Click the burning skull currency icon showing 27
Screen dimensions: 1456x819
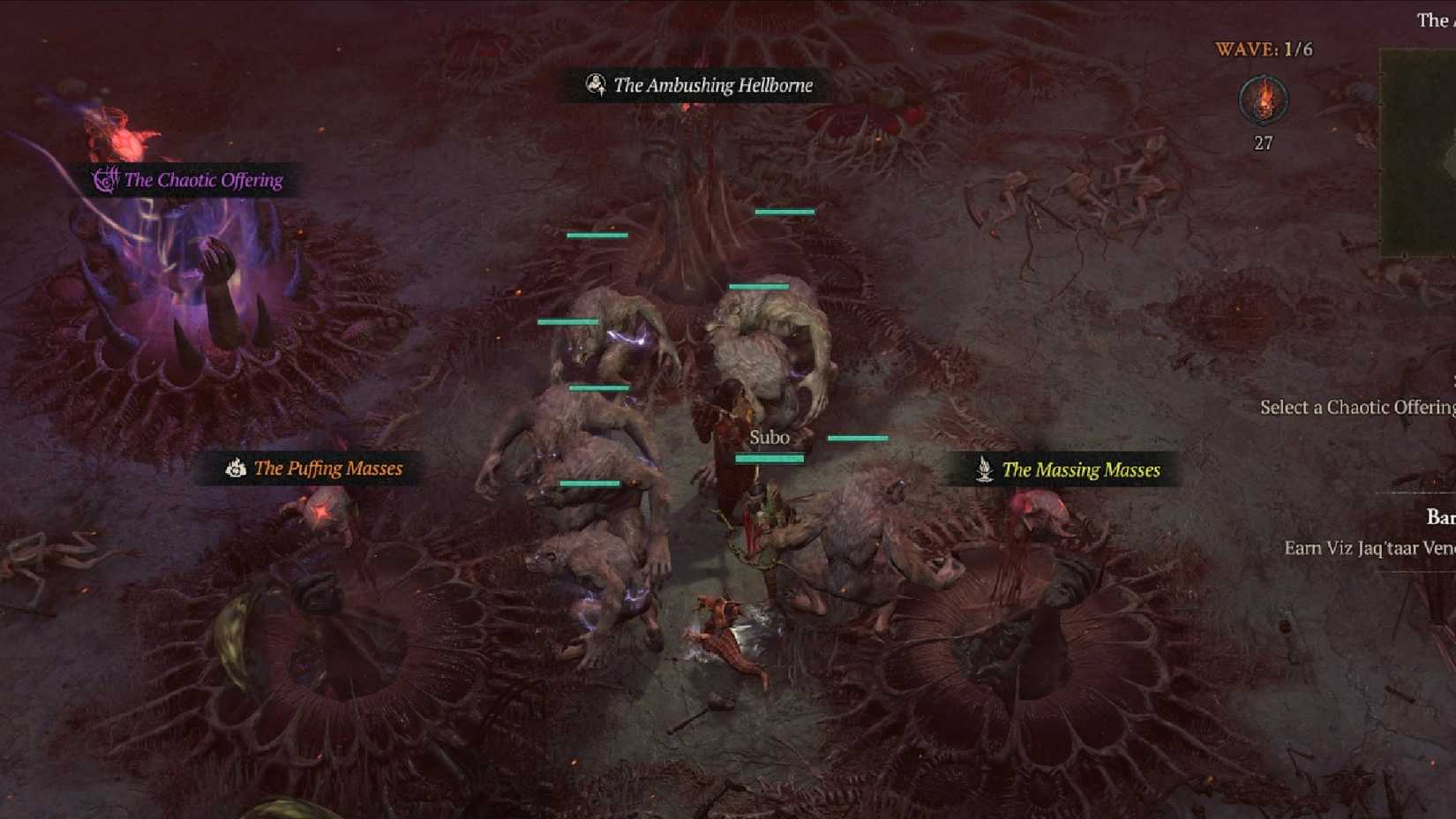point(1265,101)
